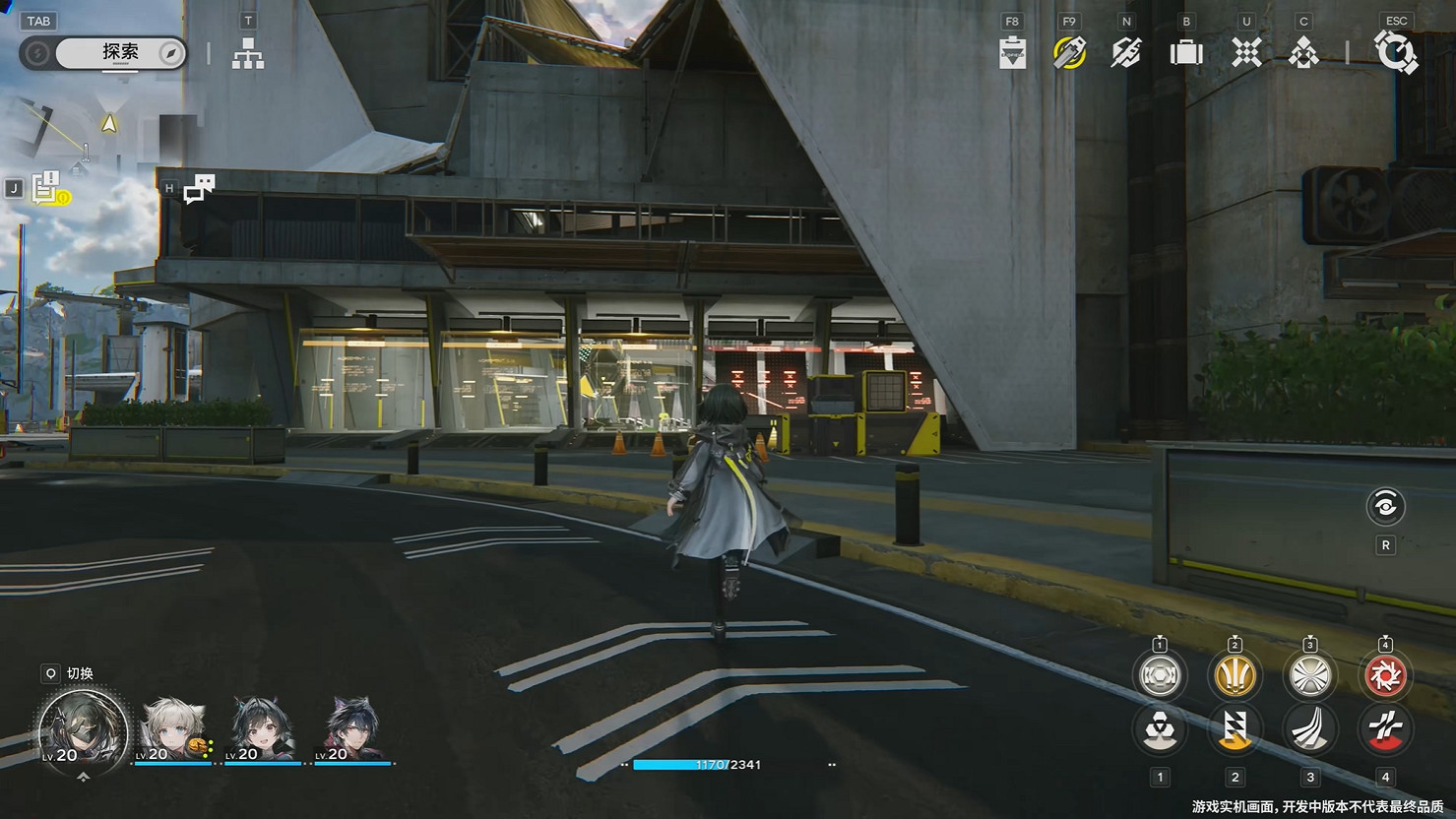Open the briefcase backpack inventory
The height and width of the screenshot is (819, 1456).
pyautogui.click(x=1186, y=53)
